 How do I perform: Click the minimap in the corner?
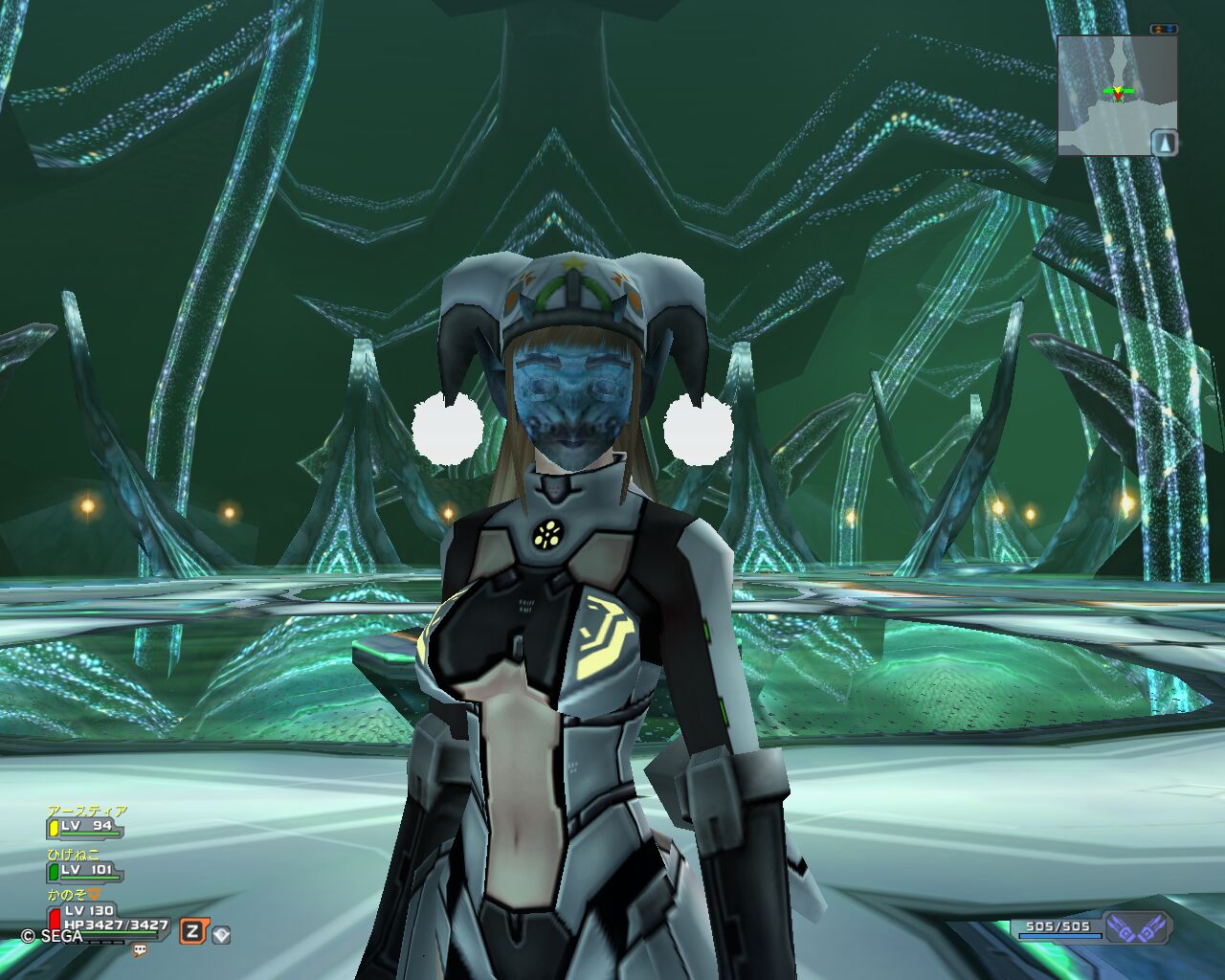pyautogui.click(x=1116, y=95)
